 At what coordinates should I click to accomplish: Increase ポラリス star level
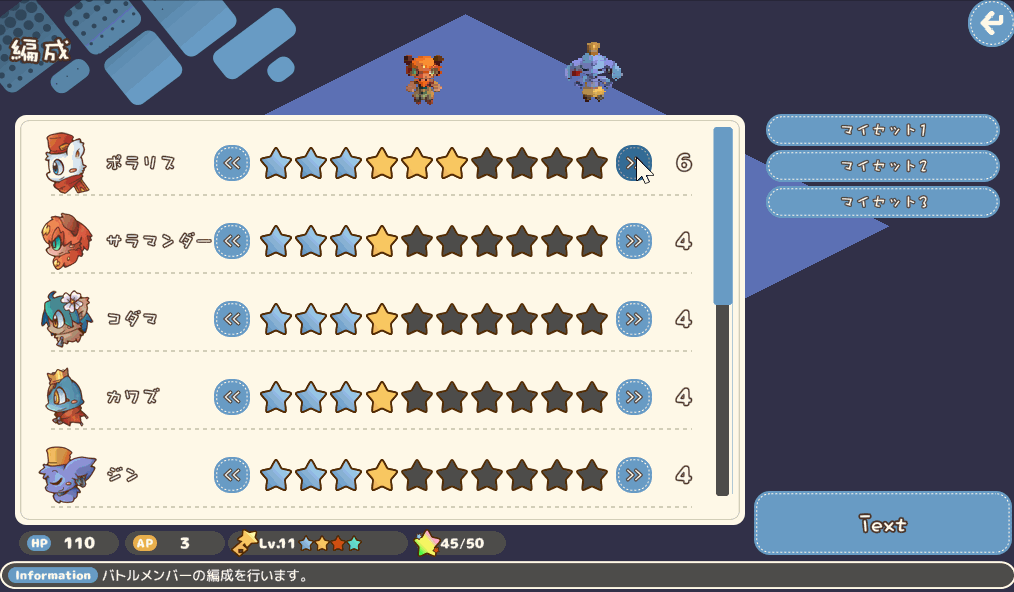[633, 163]
